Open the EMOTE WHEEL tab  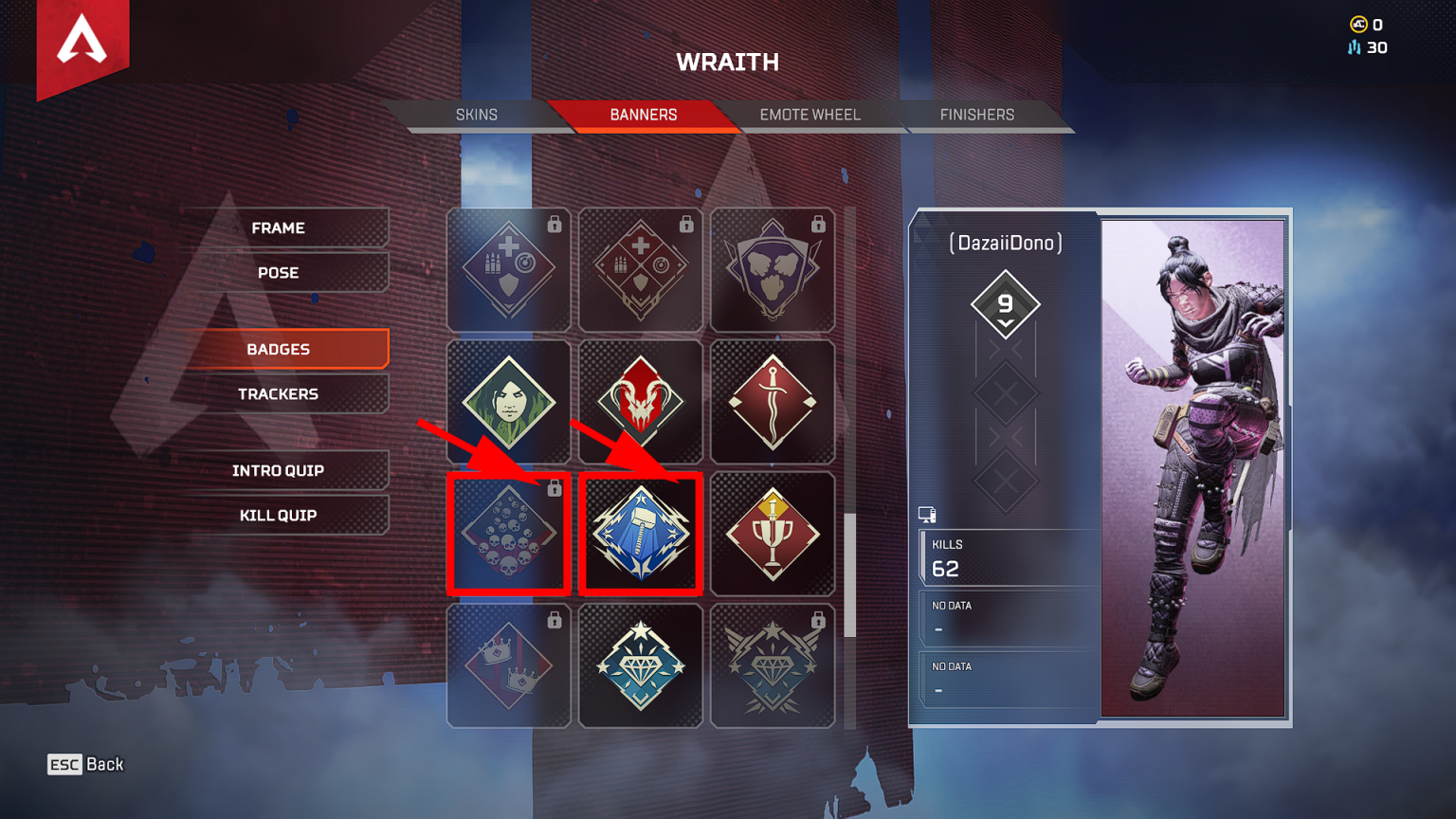click(x=809, y=114)
